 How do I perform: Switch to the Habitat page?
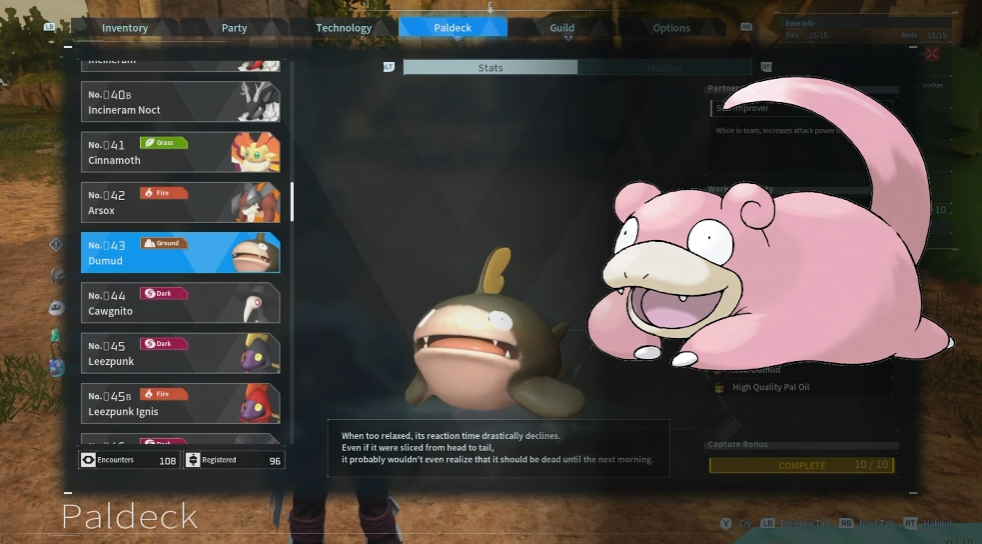point(663,67)
